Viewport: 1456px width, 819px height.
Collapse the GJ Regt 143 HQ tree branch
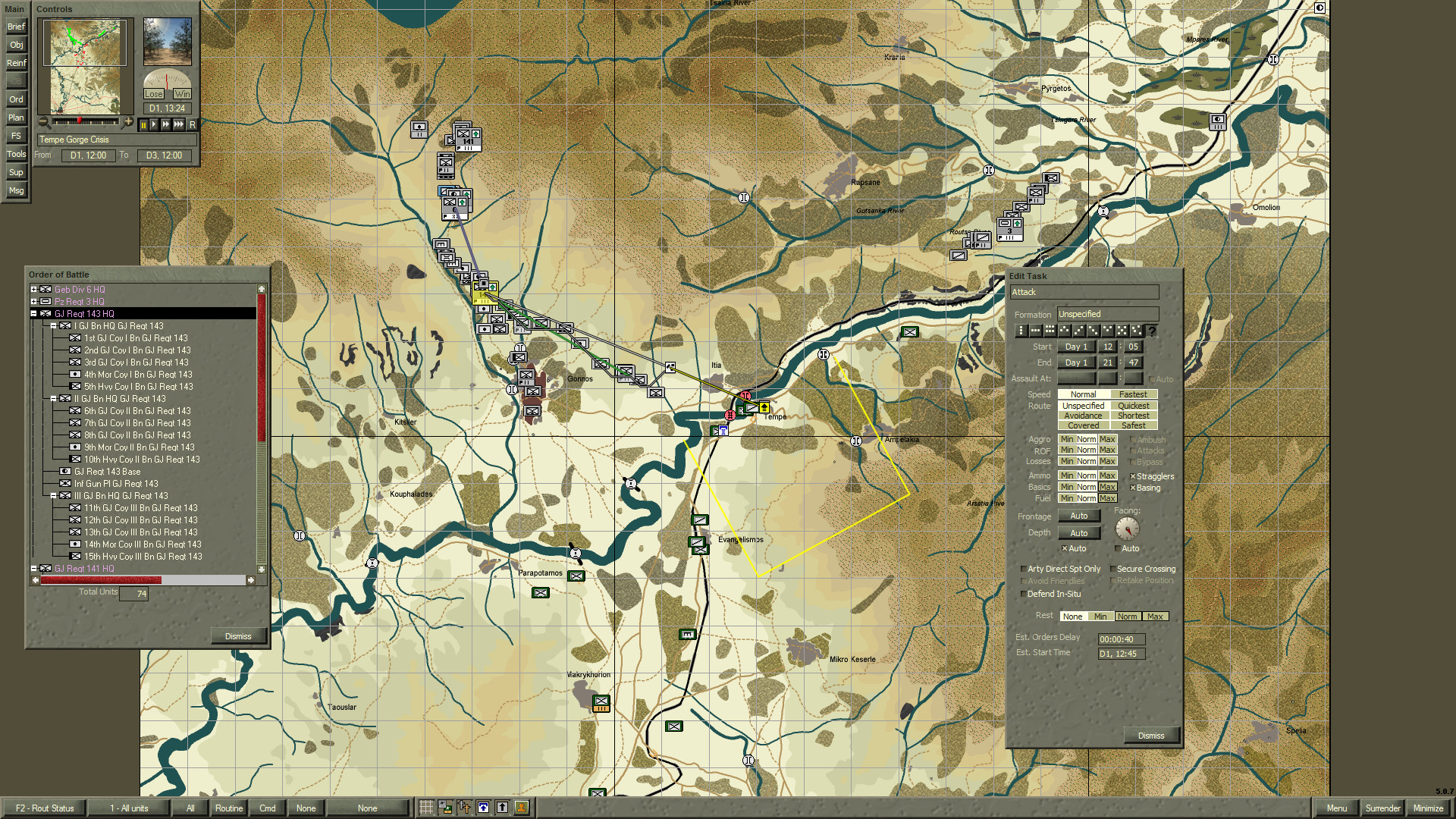click(32, 313)
